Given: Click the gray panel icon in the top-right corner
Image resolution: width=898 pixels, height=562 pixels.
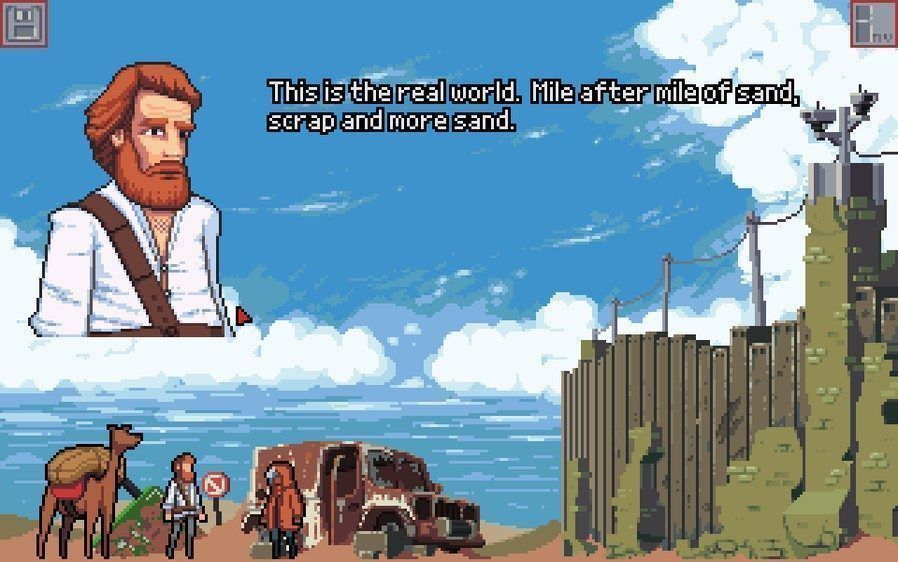Looking at the screenshot, I should [873, 22].
